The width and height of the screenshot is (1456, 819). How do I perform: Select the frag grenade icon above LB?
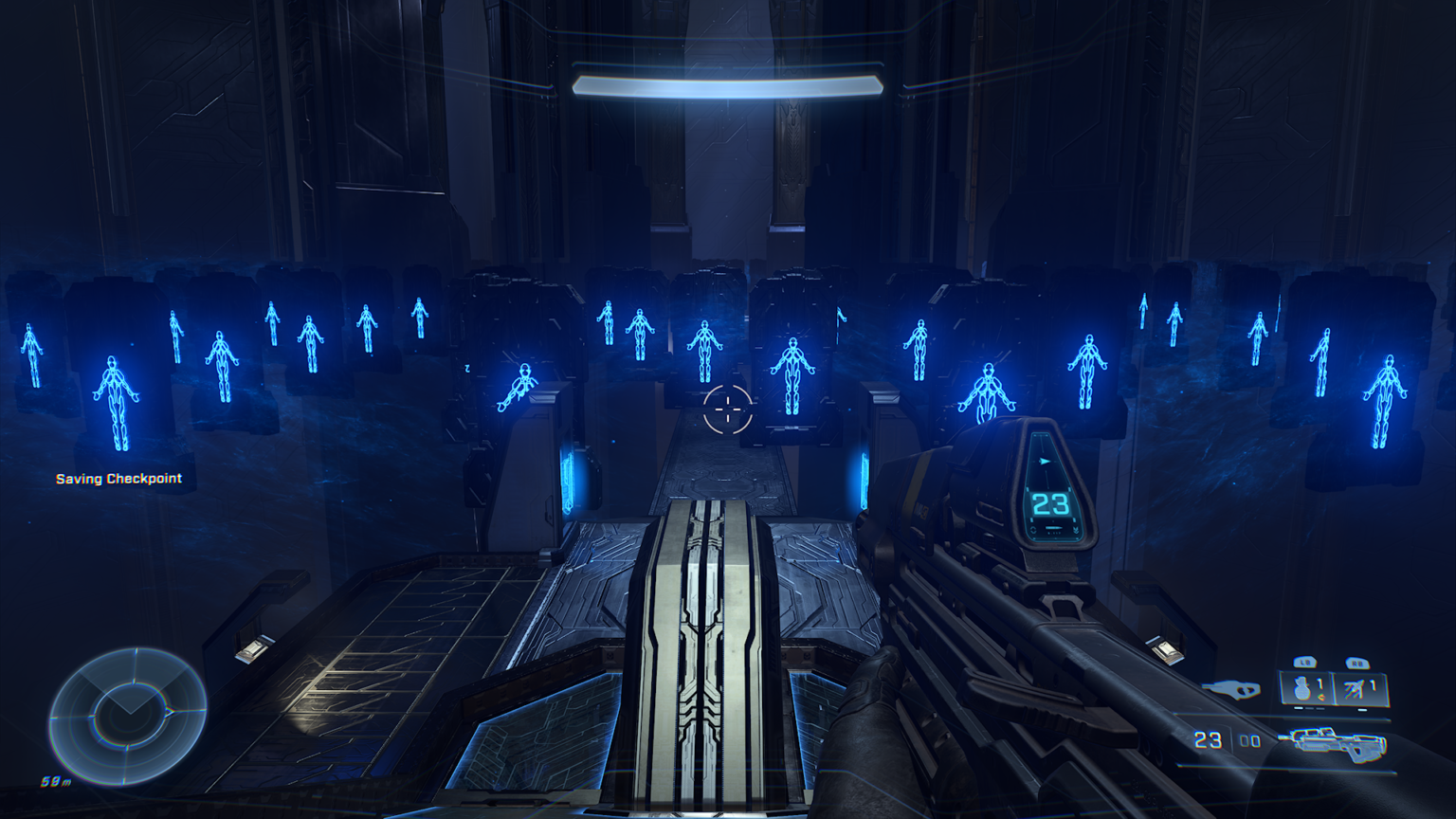coord(1302,689)
